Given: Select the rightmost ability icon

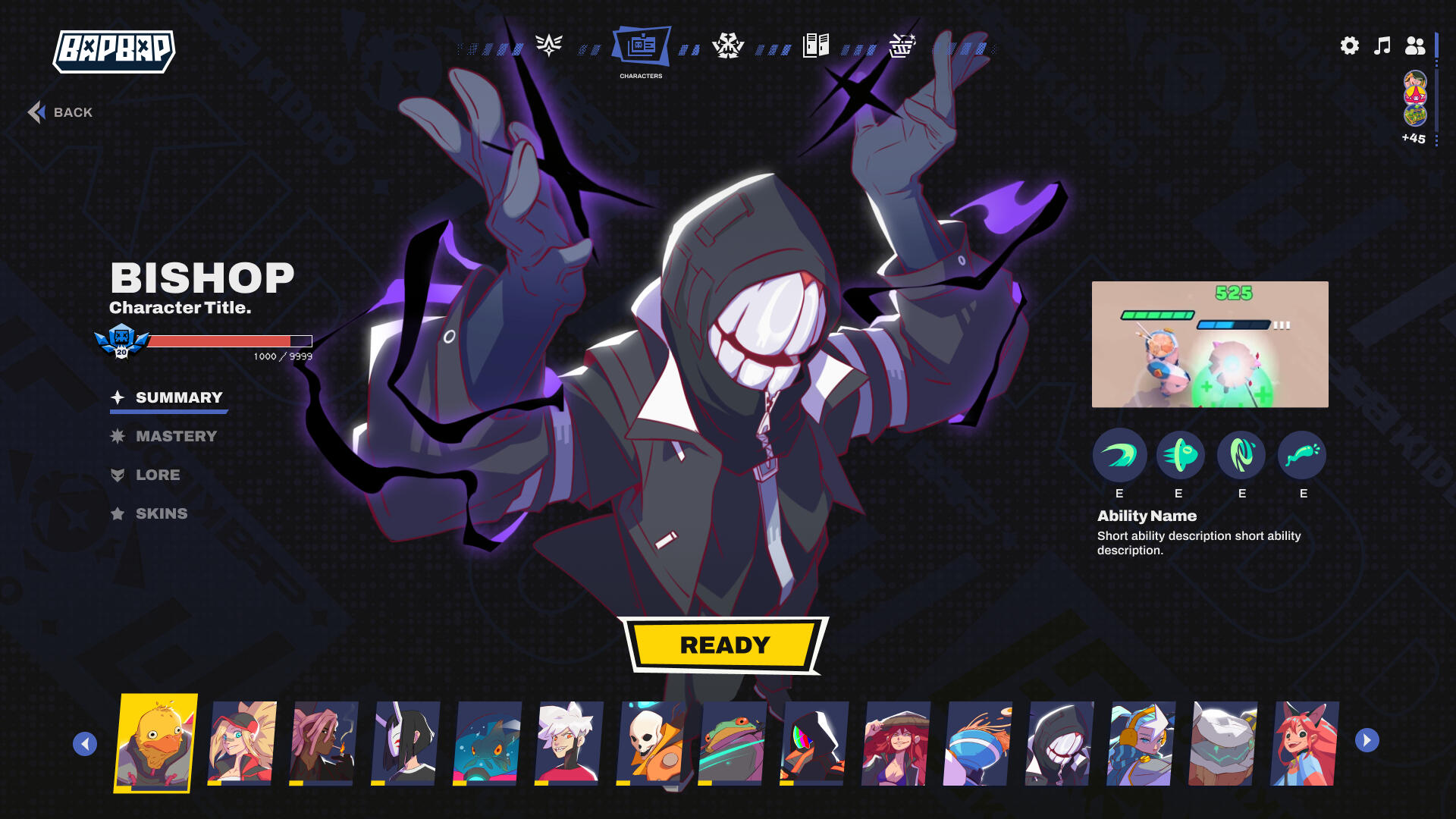Looking at the screenshot, I should pyautogui.click(x=1302, y=456).
